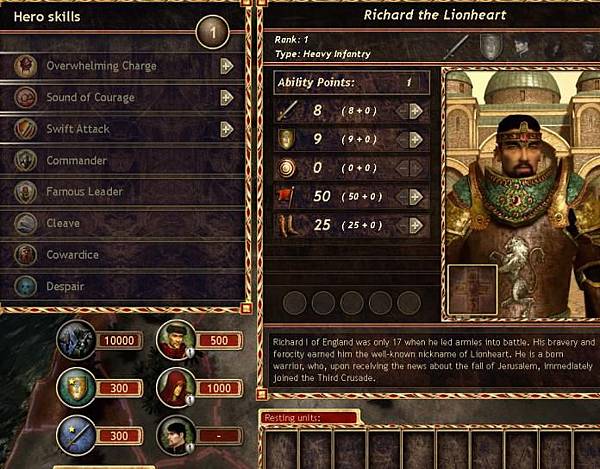
Task: Select the star wand icon costing 300
Action: point(76,434)
